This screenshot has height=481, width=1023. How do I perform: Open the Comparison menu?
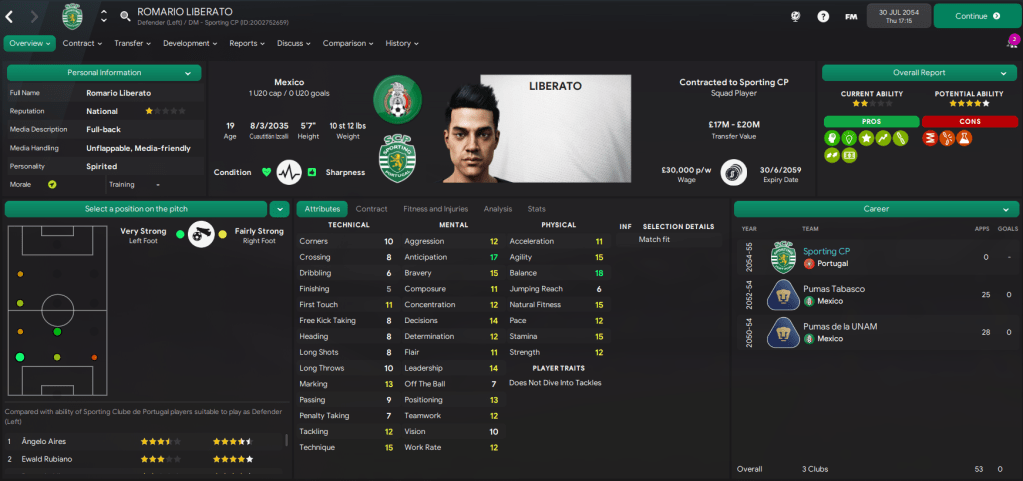pyautogui.click(x=348, y=43)
